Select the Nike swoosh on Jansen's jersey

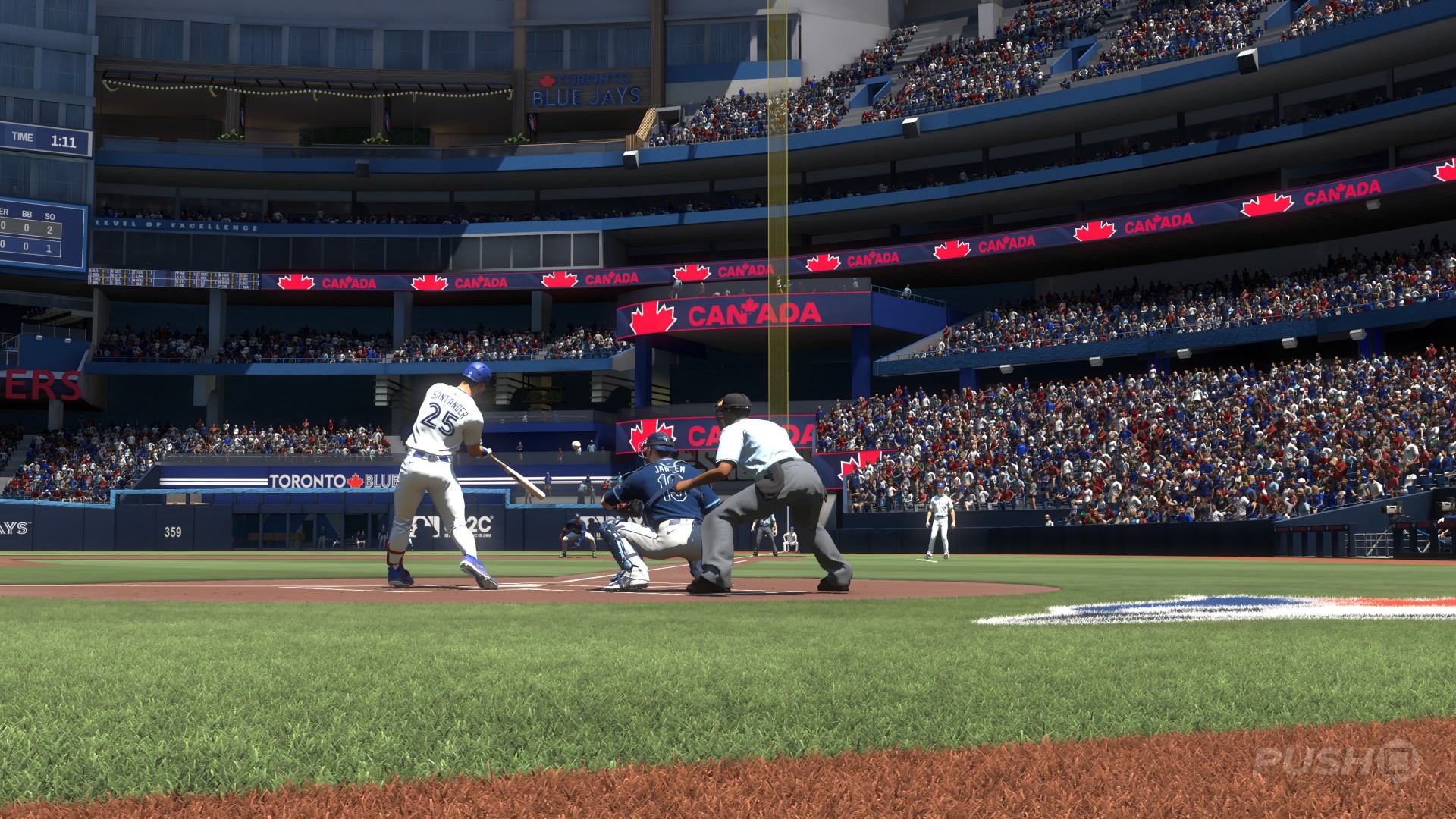pos(669,464)
